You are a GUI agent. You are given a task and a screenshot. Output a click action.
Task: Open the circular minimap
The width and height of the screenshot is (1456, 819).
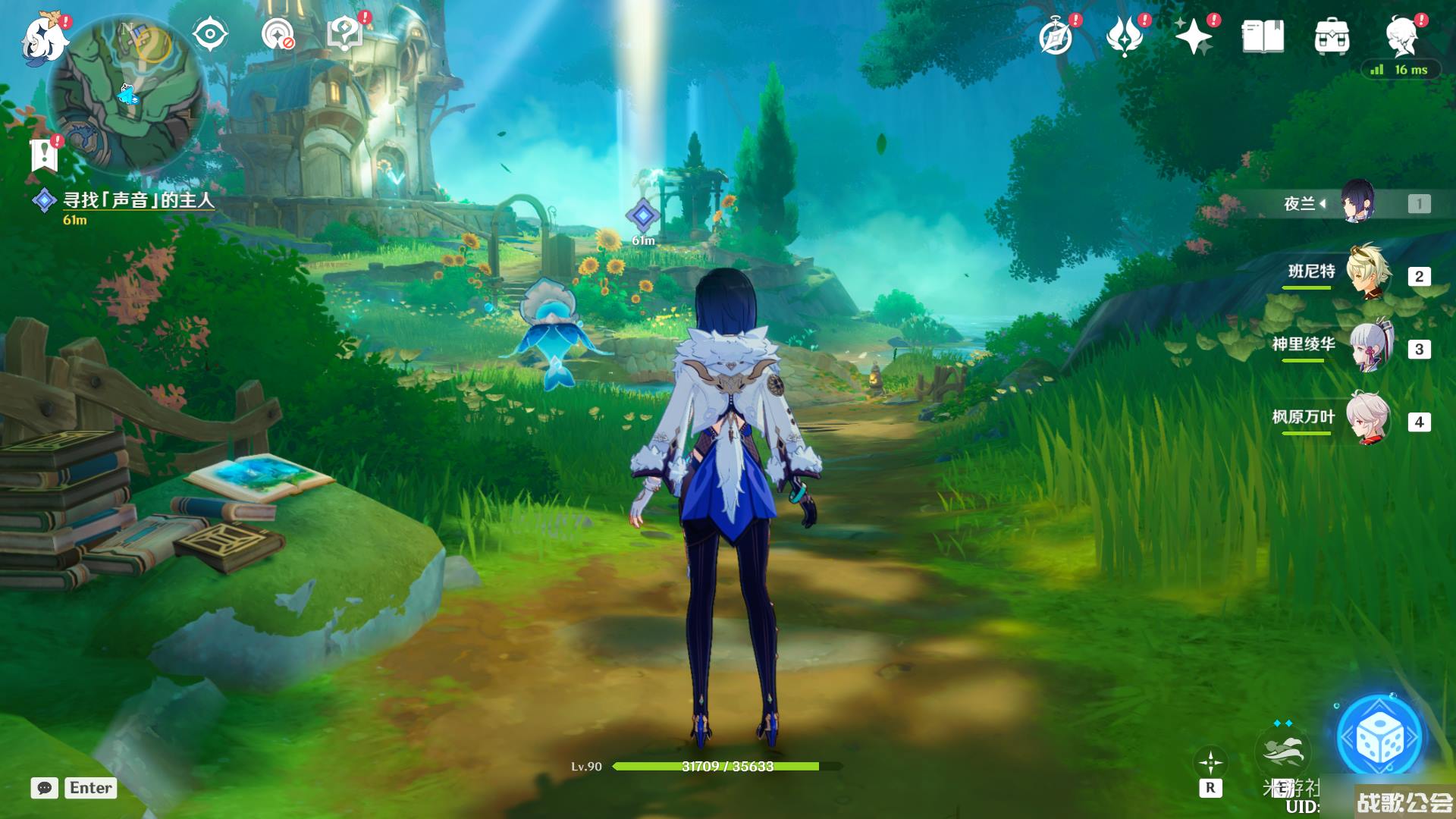(127, 96)
